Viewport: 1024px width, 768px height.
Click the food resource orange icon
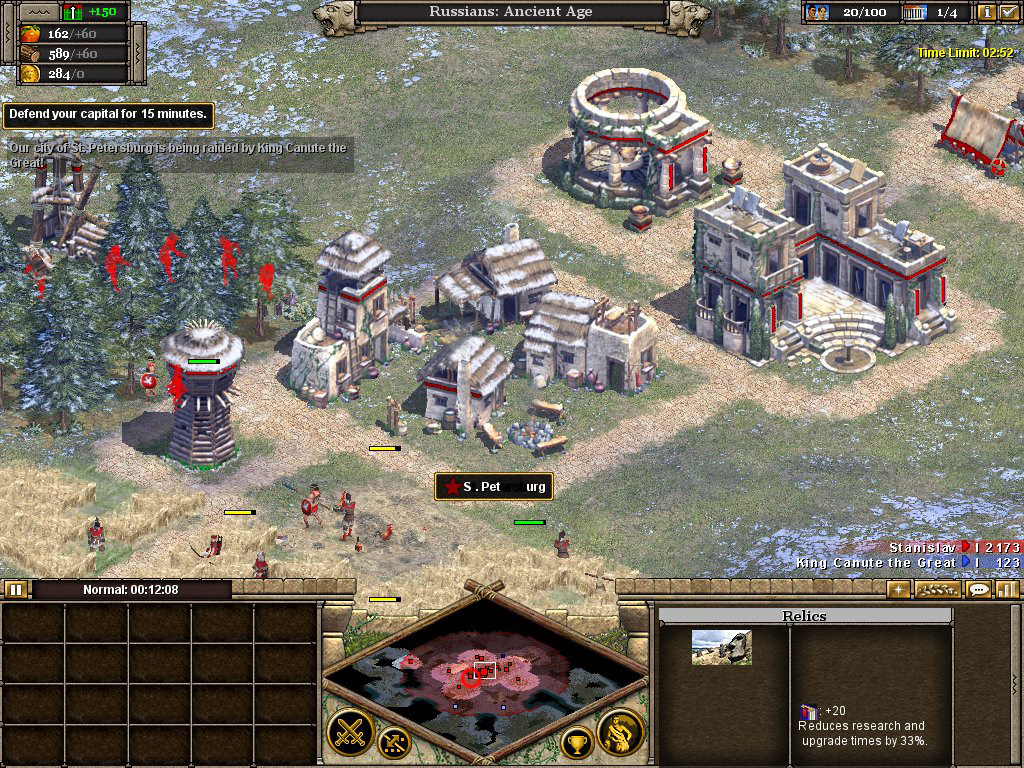pos(29,33)
